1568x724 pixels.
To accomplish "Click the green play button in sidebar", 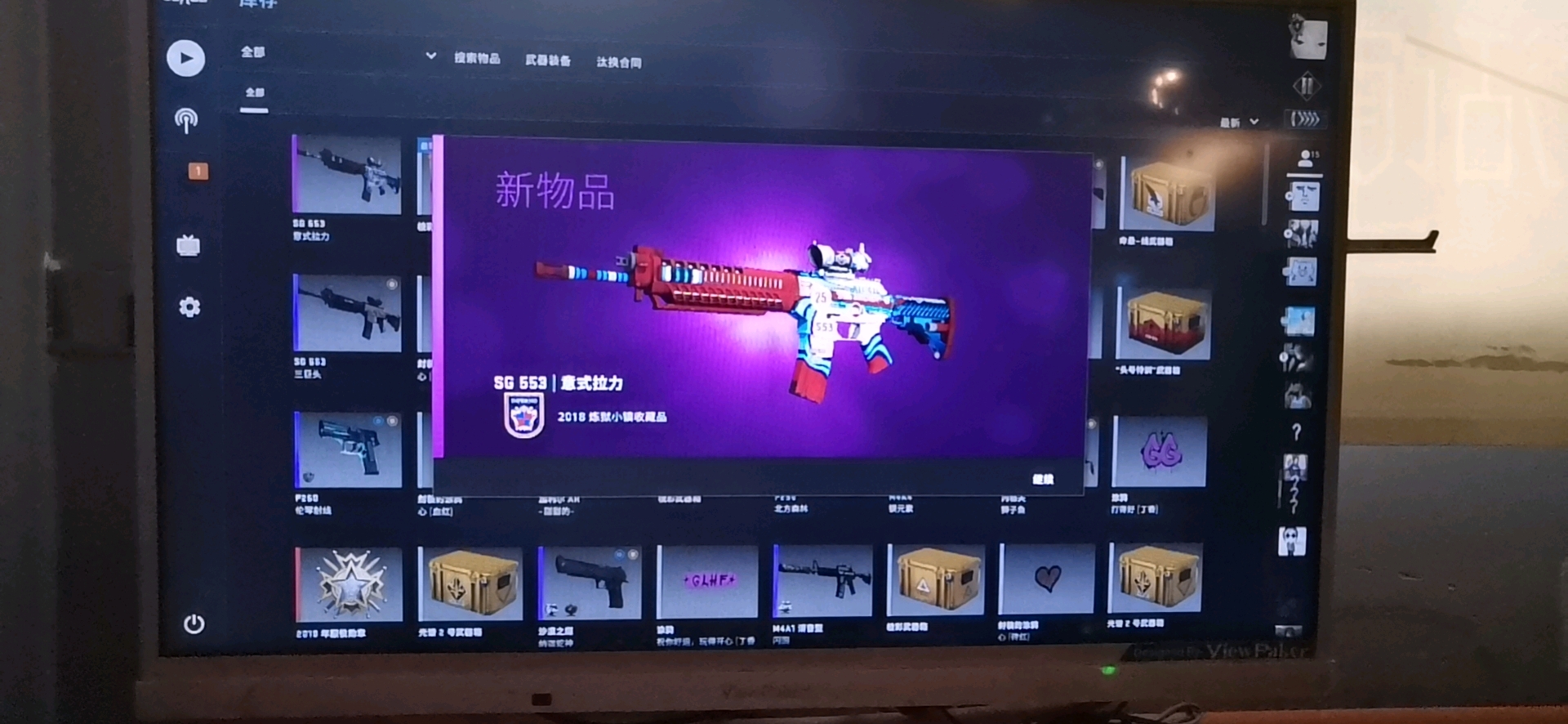I will tap(185, 58).
